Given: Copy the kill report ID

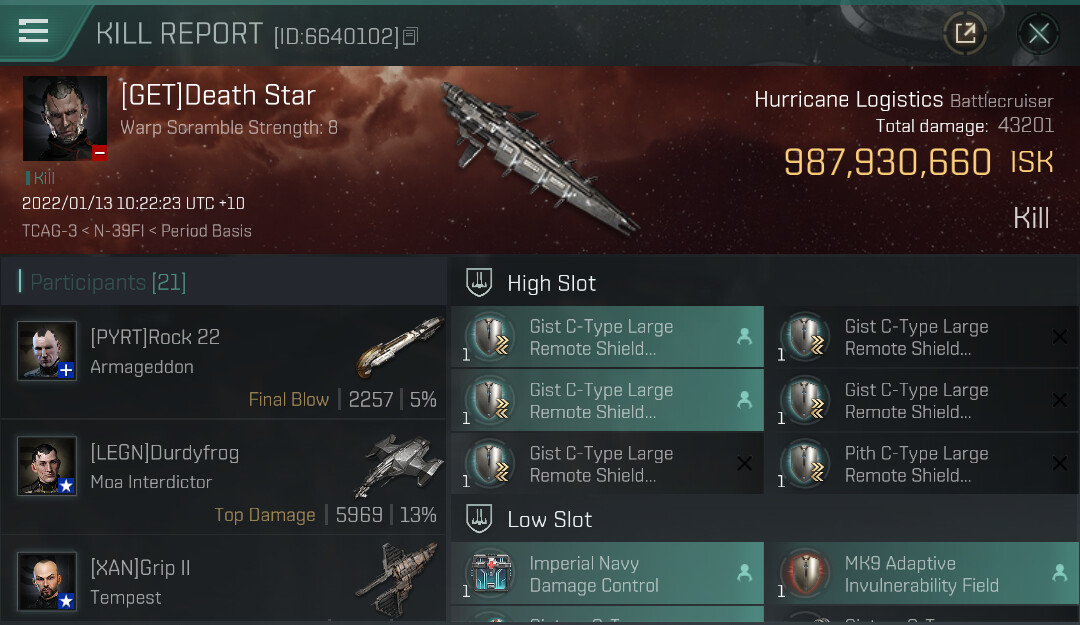Looking at the screenshot, I should coord(410,37).
